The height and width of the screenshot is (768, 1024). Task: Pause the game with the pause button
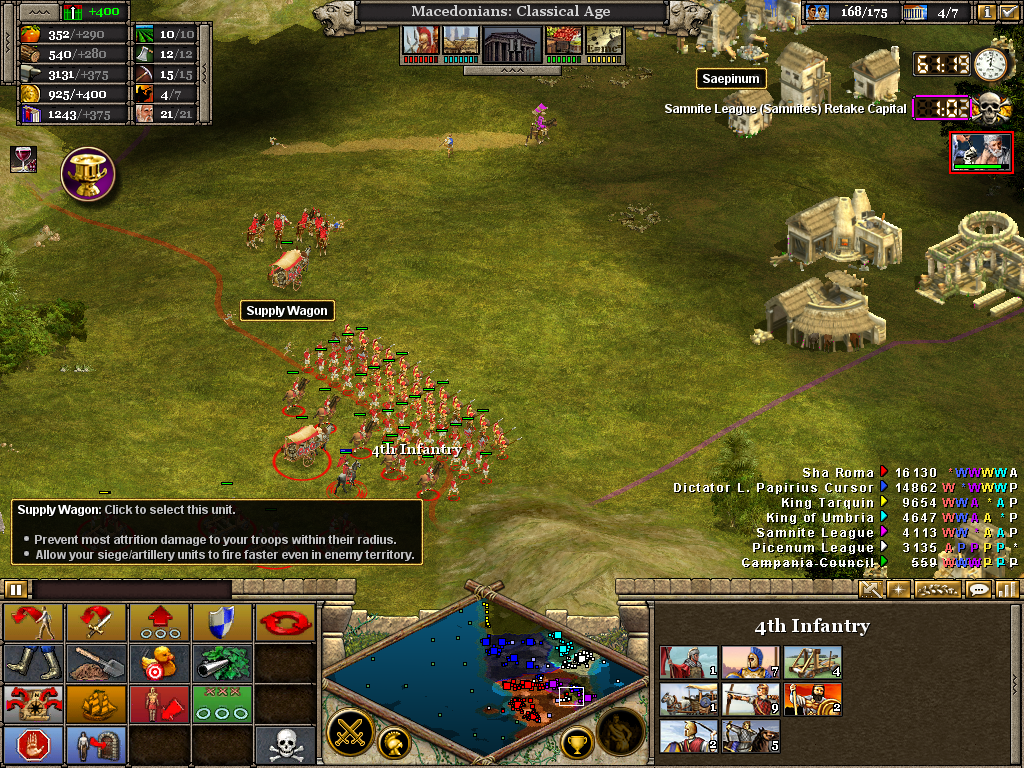tap(16, 589)
